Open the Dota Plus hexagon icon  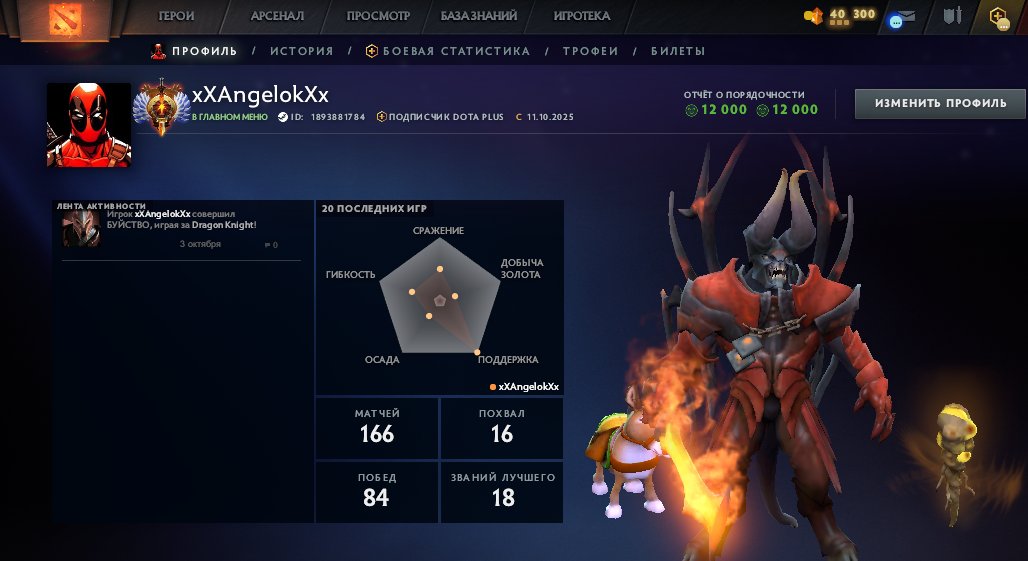[998, 16]
